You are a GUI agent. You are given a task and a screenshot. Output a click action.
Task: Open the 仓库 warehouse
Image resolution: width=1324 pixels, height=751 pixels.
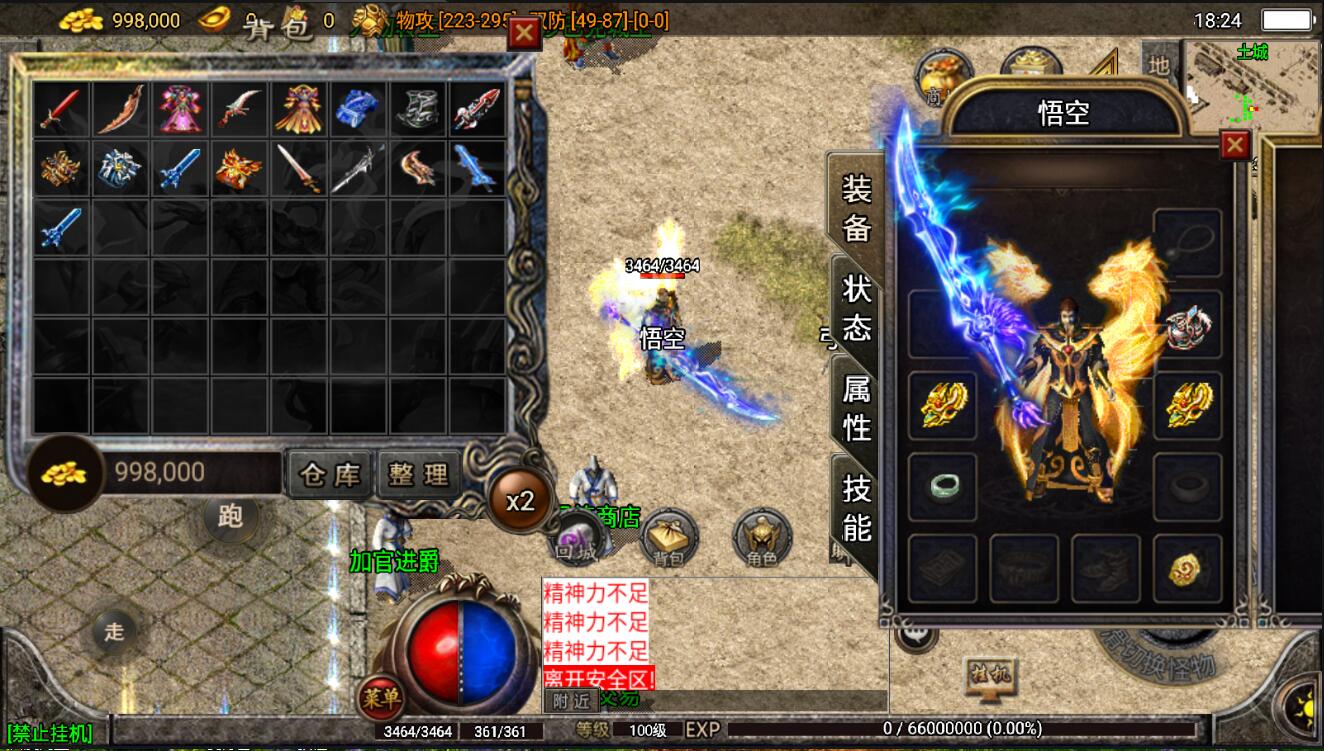tap(330, 474)
